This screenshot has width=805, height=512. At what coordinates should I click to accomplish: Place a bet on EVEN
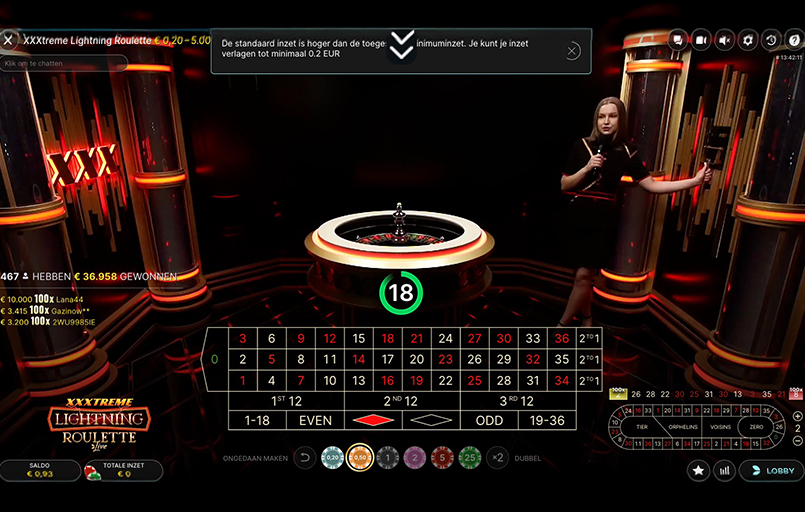pyautogui.click(x=315, y=421)
